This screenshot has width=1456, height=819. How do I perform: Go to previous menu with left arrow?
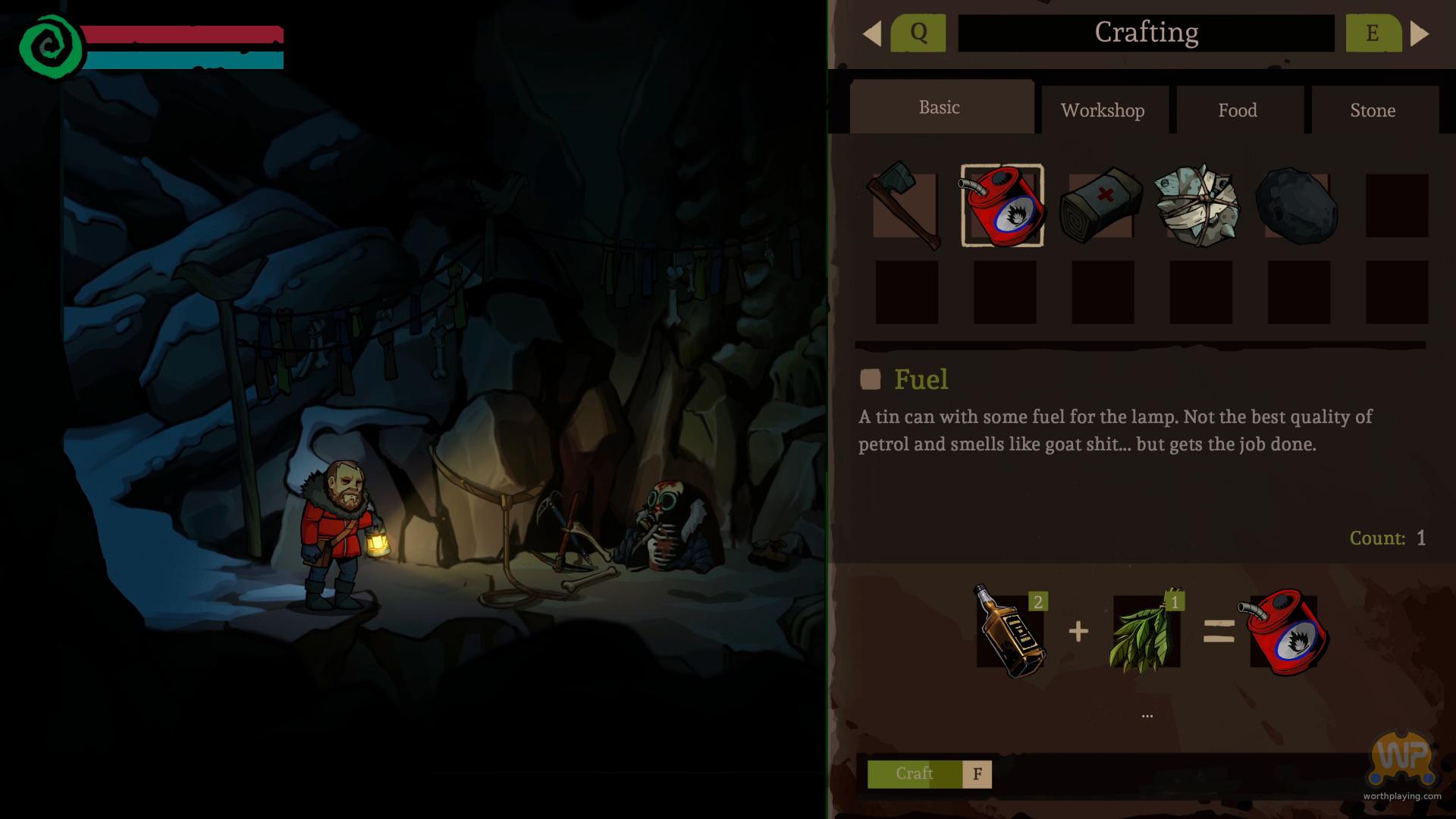coord(872,33)
